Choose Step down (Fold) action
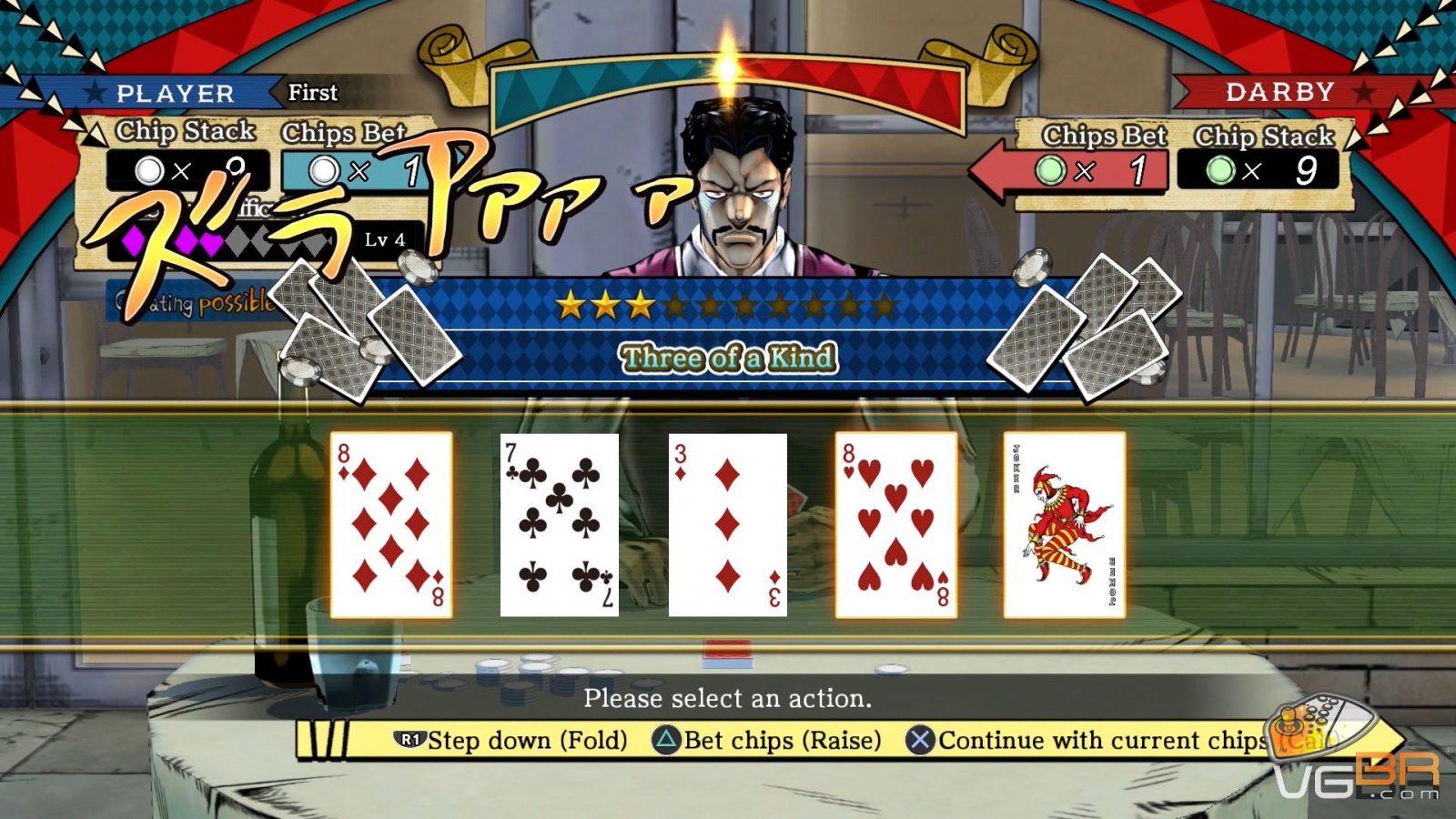 pos(511,740)
